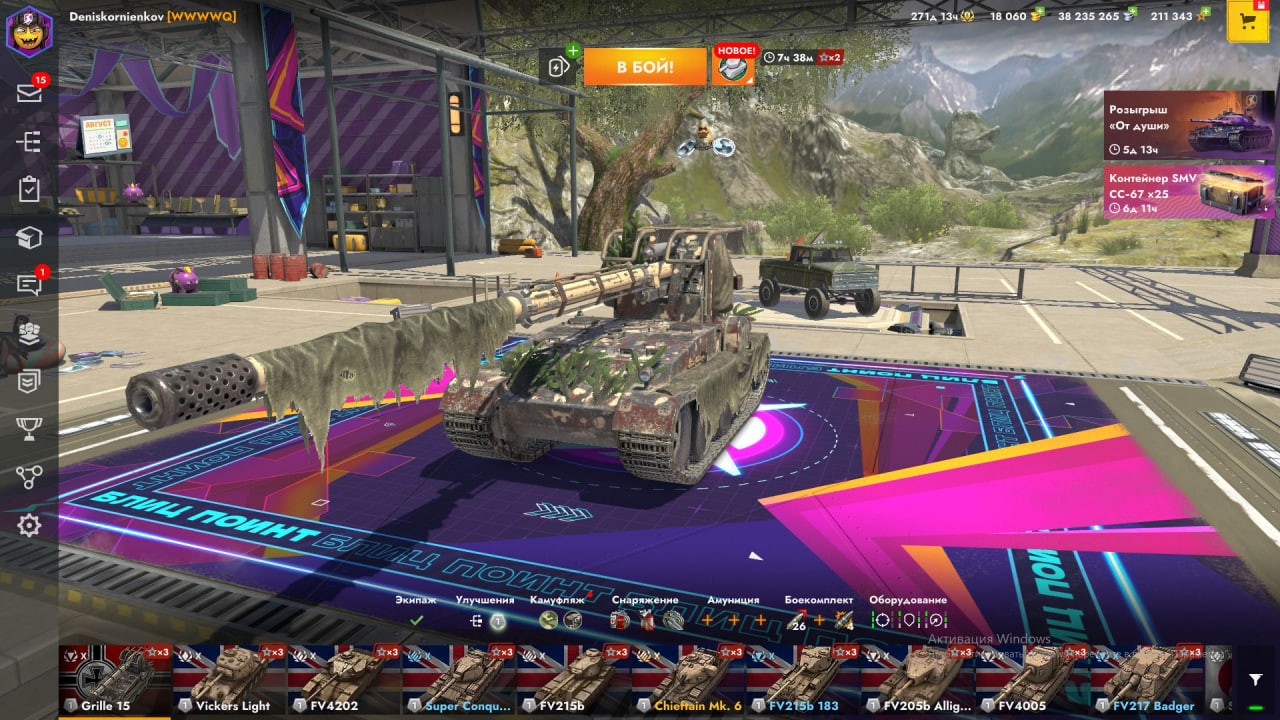Open the shop via the cart icon

pos(1247,22)
